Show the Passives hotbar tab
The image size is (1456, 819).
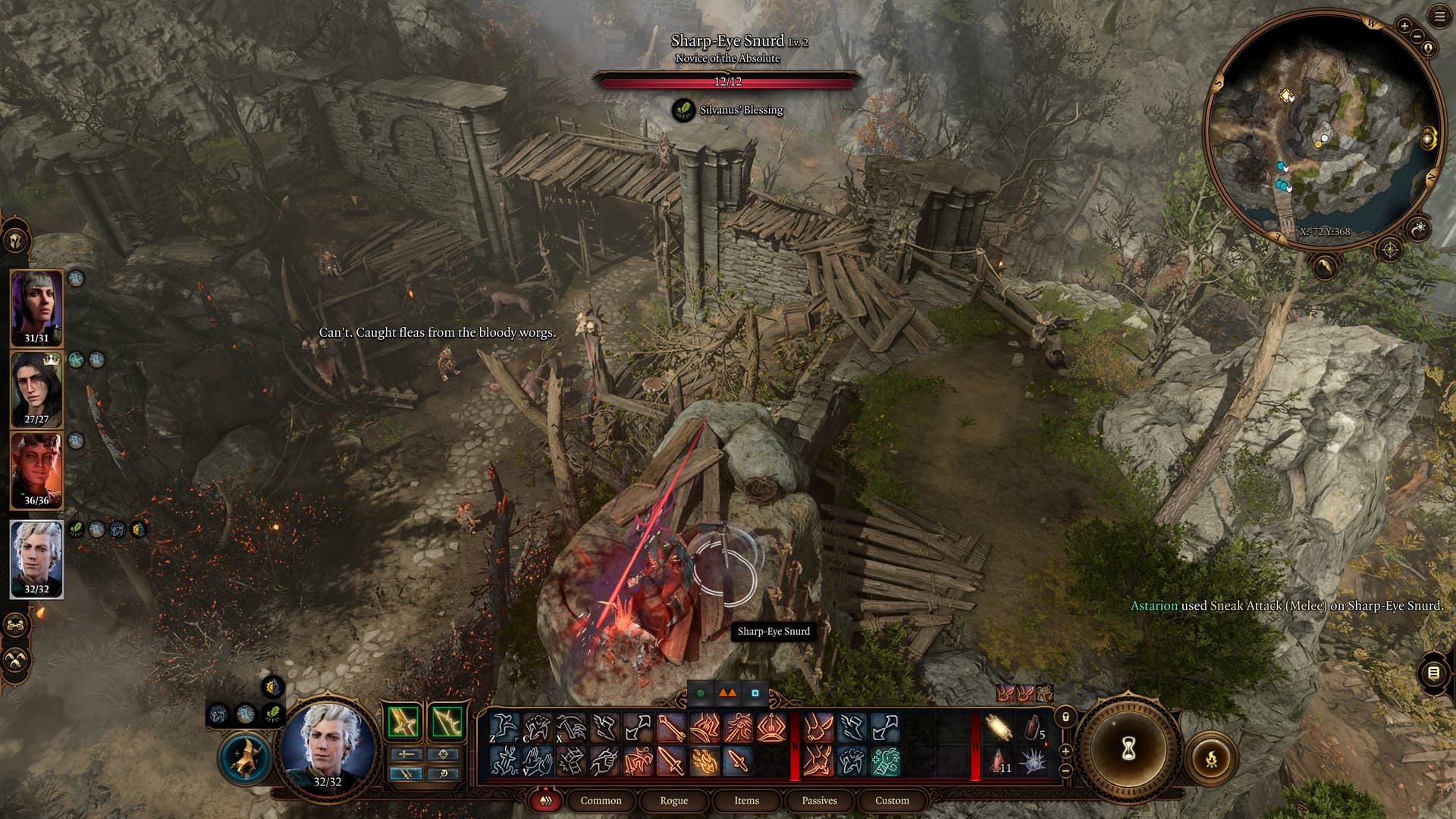pyautogui.click(x=819, y=800)
